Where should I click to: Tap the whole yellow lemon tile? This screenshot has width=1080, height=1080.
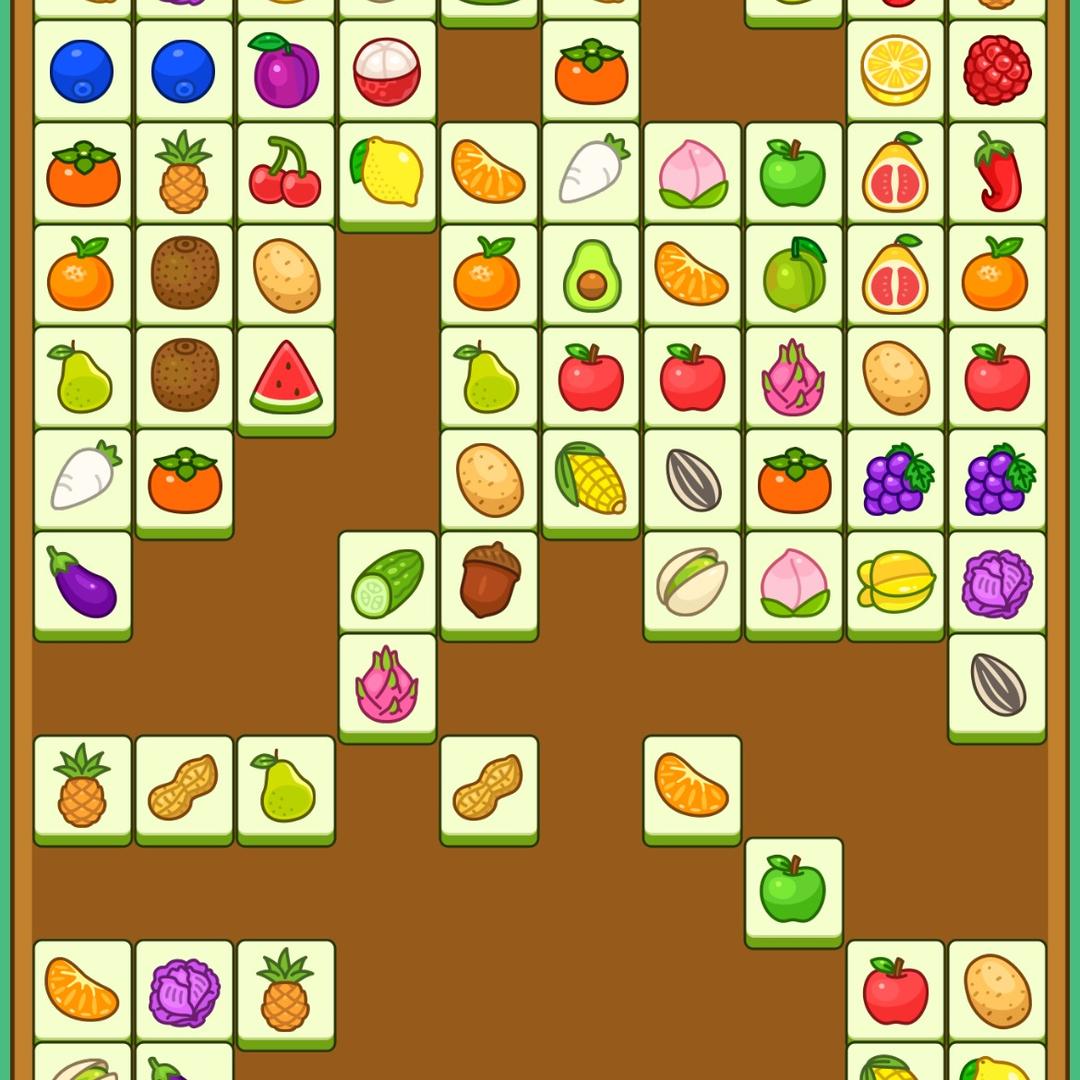tap(387, 173)
